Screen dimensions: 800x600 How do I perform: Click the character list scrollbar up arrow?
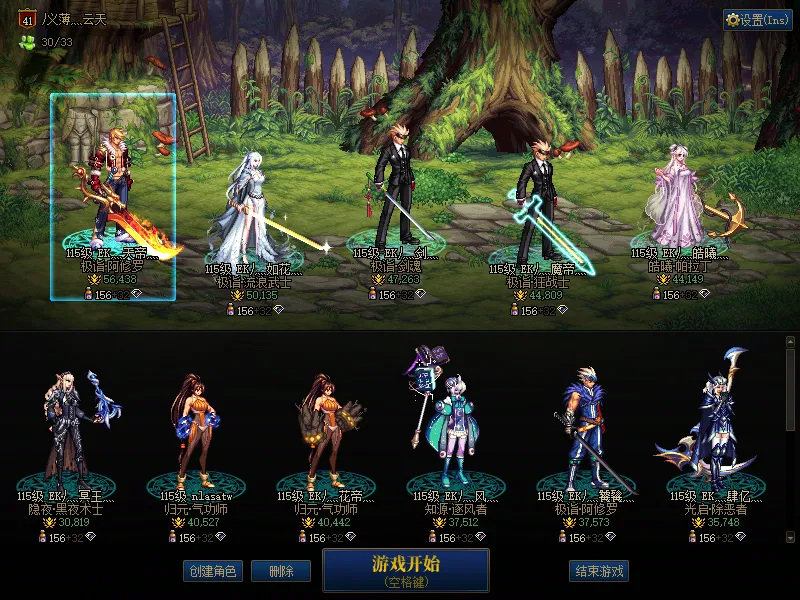[x=791, y=342]
